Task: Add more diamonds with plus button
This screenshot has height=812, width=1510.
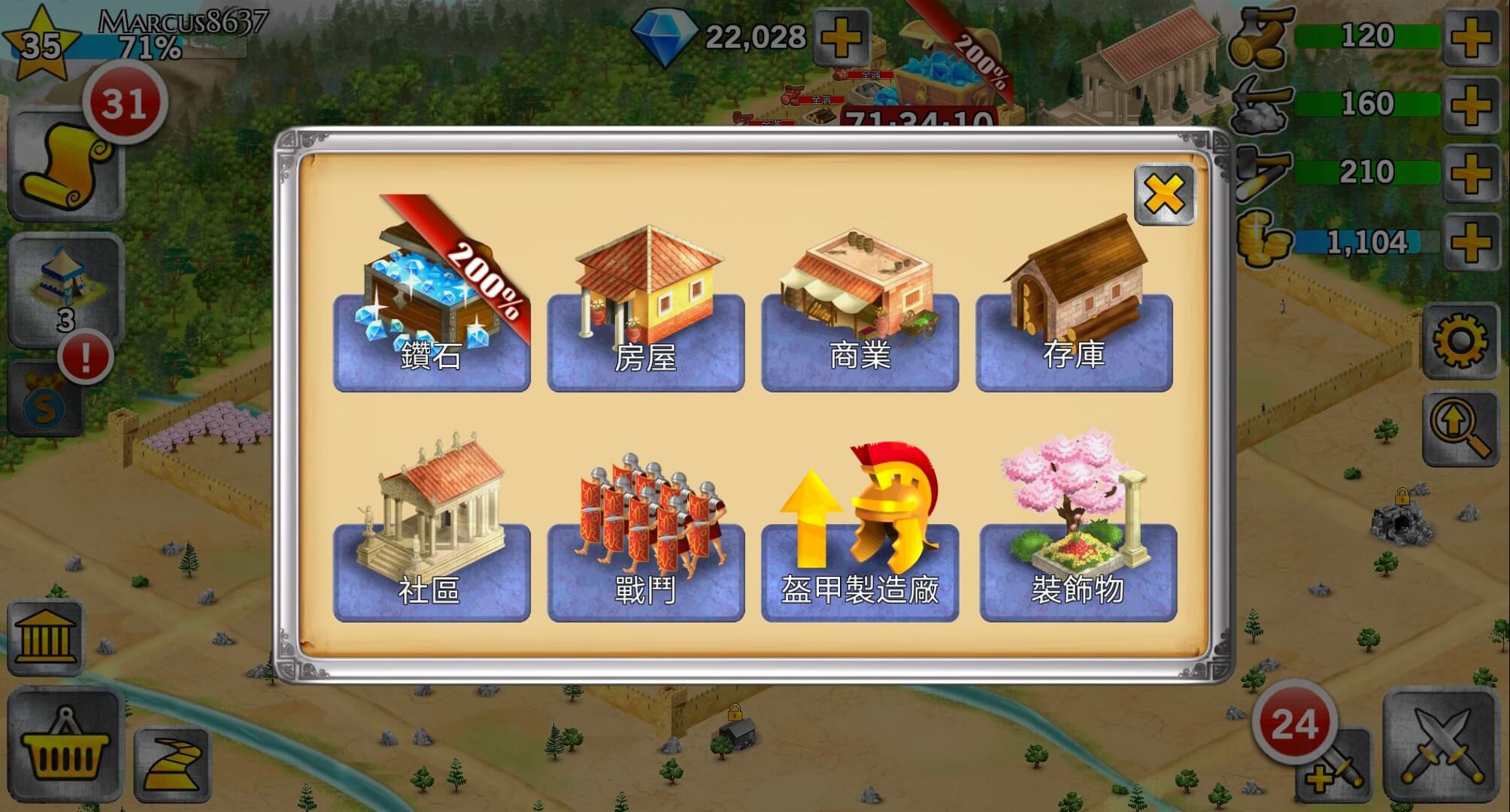Action: click(841, 38)
